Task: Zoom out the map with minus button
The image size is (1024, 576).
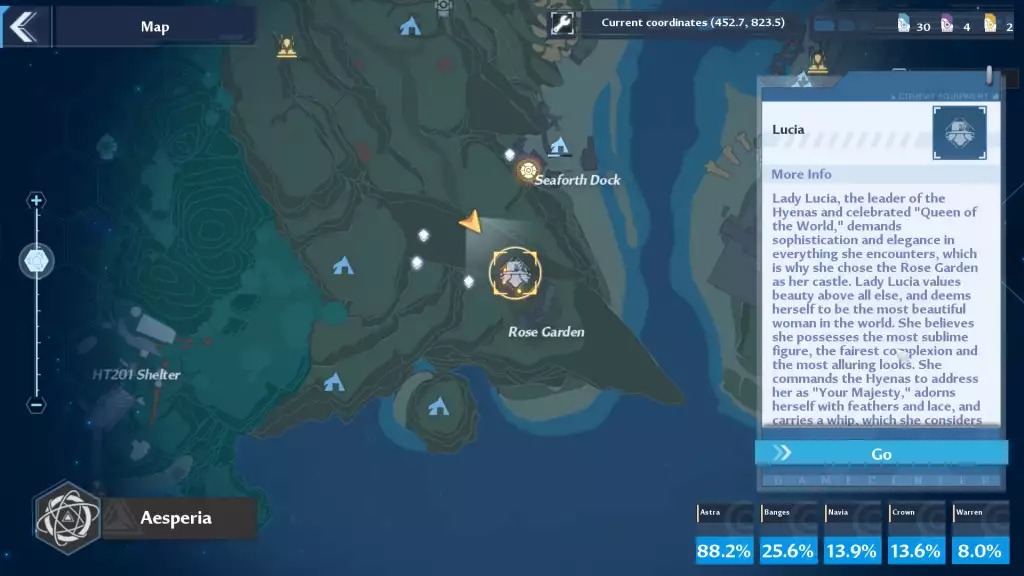Action: coord(37,405)
